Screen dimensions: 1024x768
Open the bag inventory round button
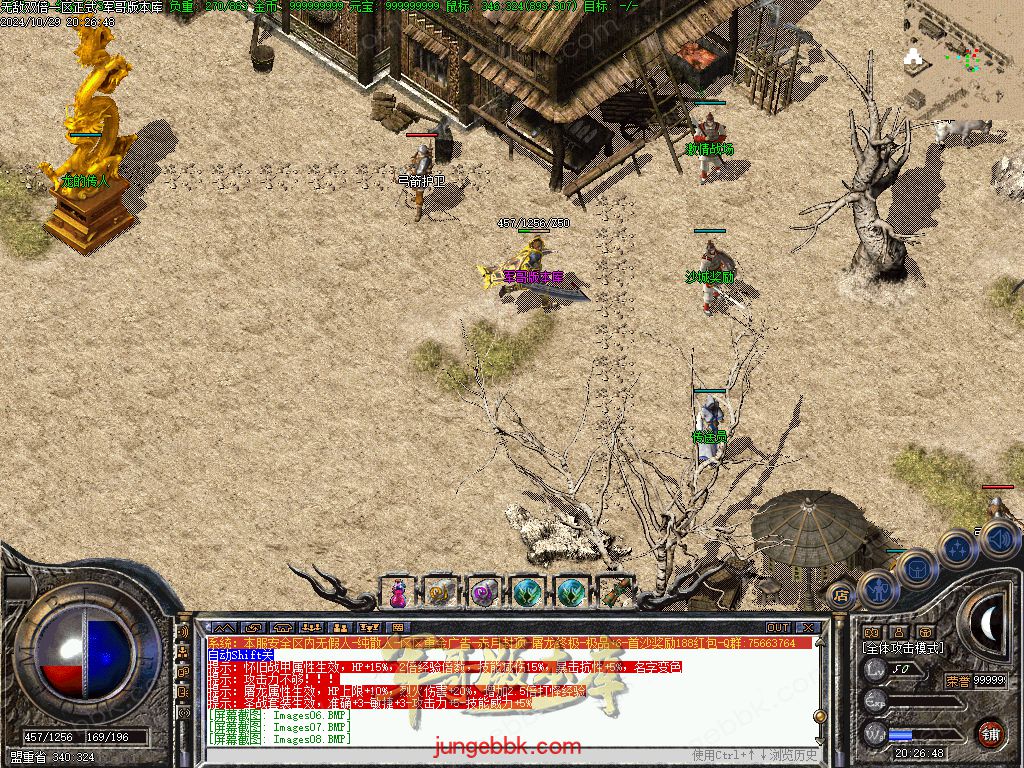(x=916, y=571)
